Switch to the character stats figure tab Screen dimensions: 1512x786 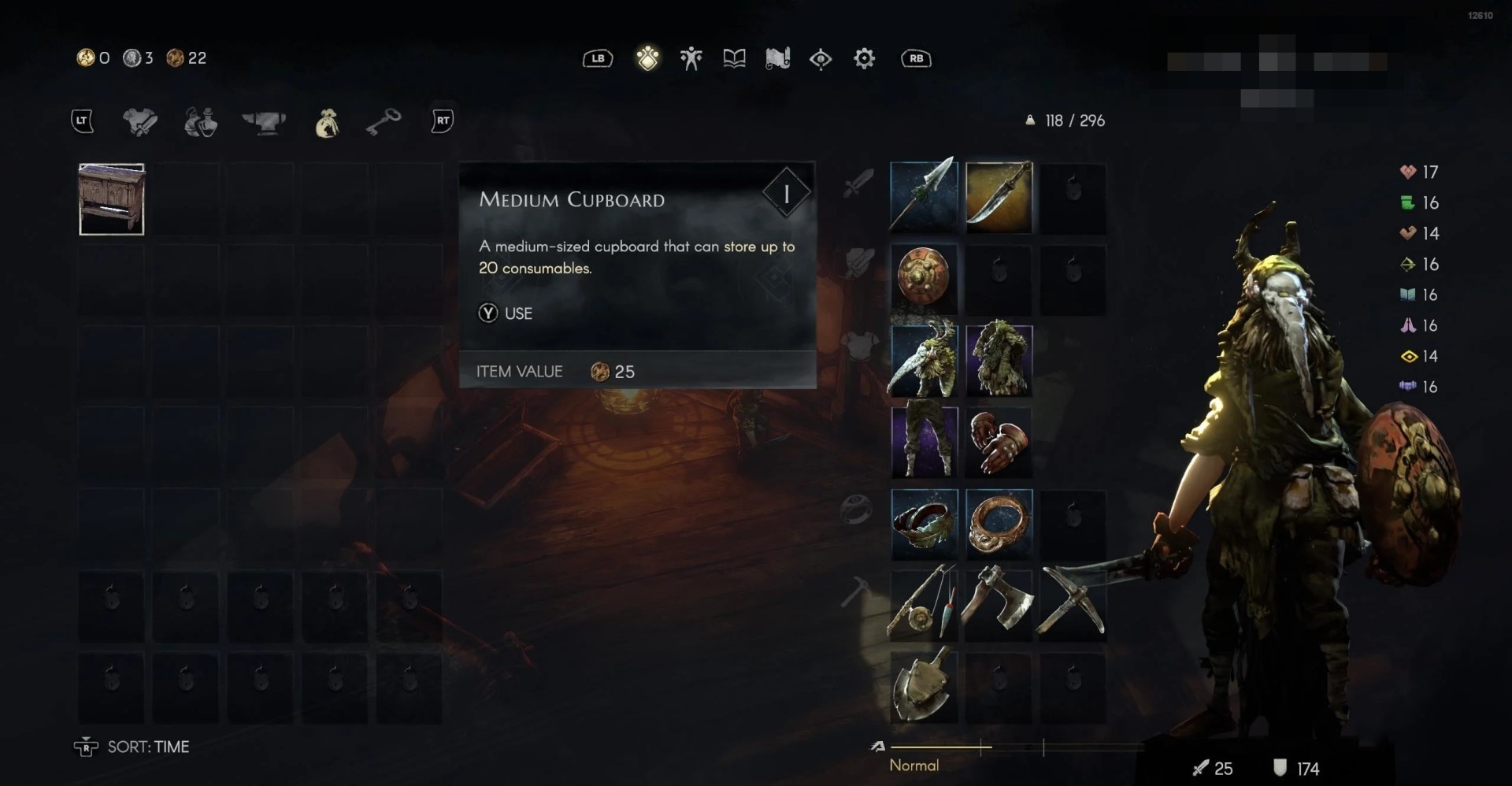691,58
